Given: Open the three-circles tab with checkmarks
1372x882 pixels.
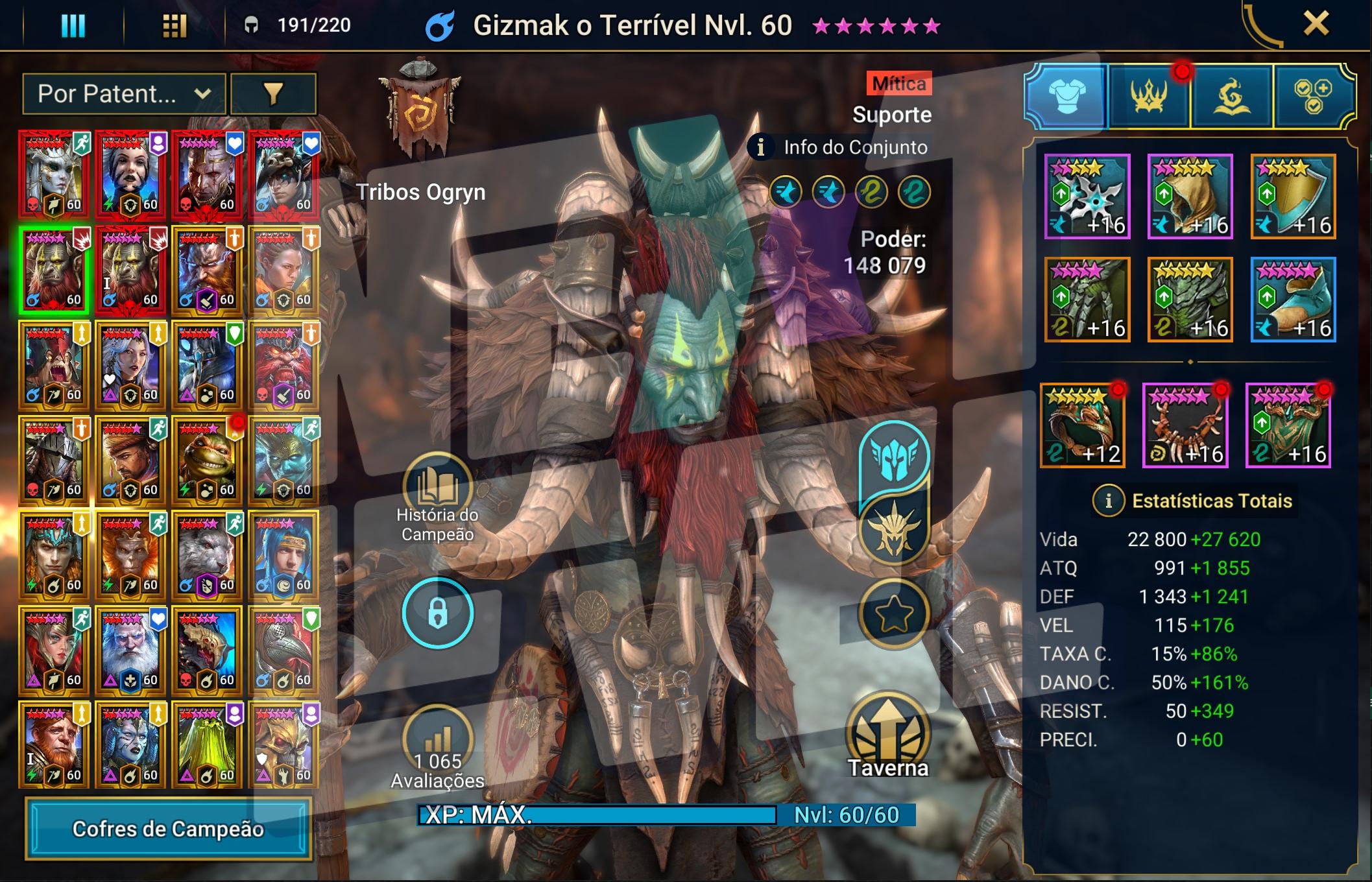Looking at the screenshot, I should (1313, 96).
